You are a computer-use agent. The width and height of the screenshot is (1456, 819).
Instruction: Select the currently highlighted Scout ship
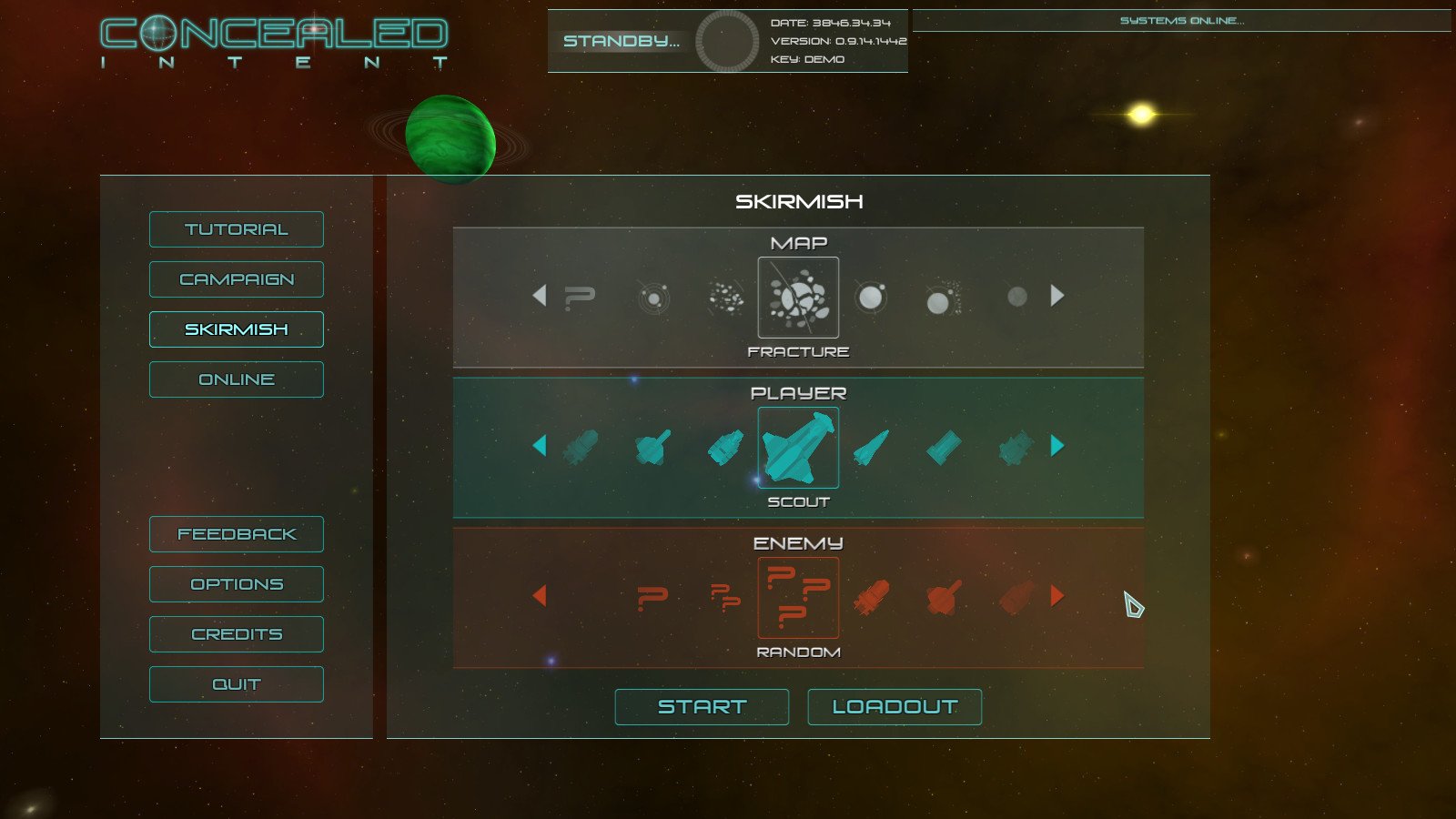[x=798, y=446]
